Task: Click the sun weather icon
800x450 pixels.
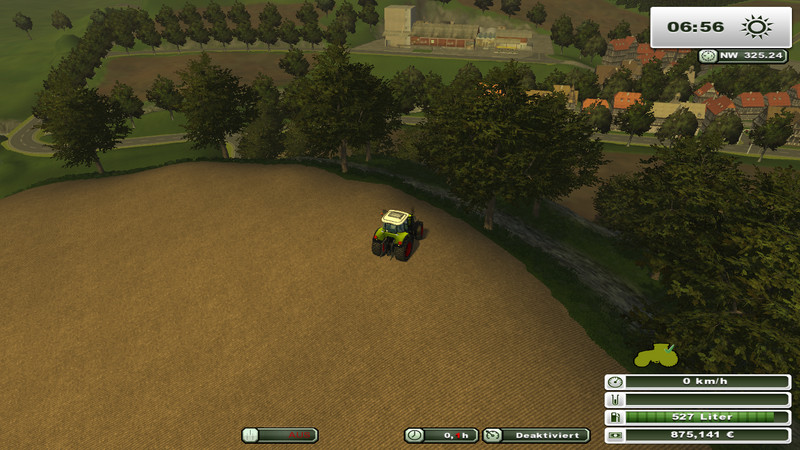Action: (757, 25)
